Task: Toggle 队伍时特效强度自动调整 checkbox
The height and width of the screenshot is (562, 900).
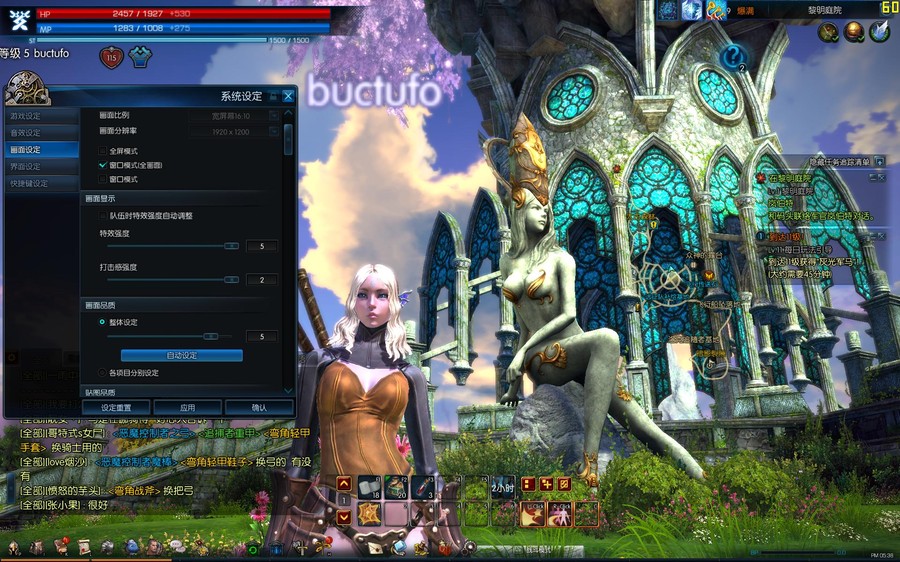Action: click(x=103, y=215)
